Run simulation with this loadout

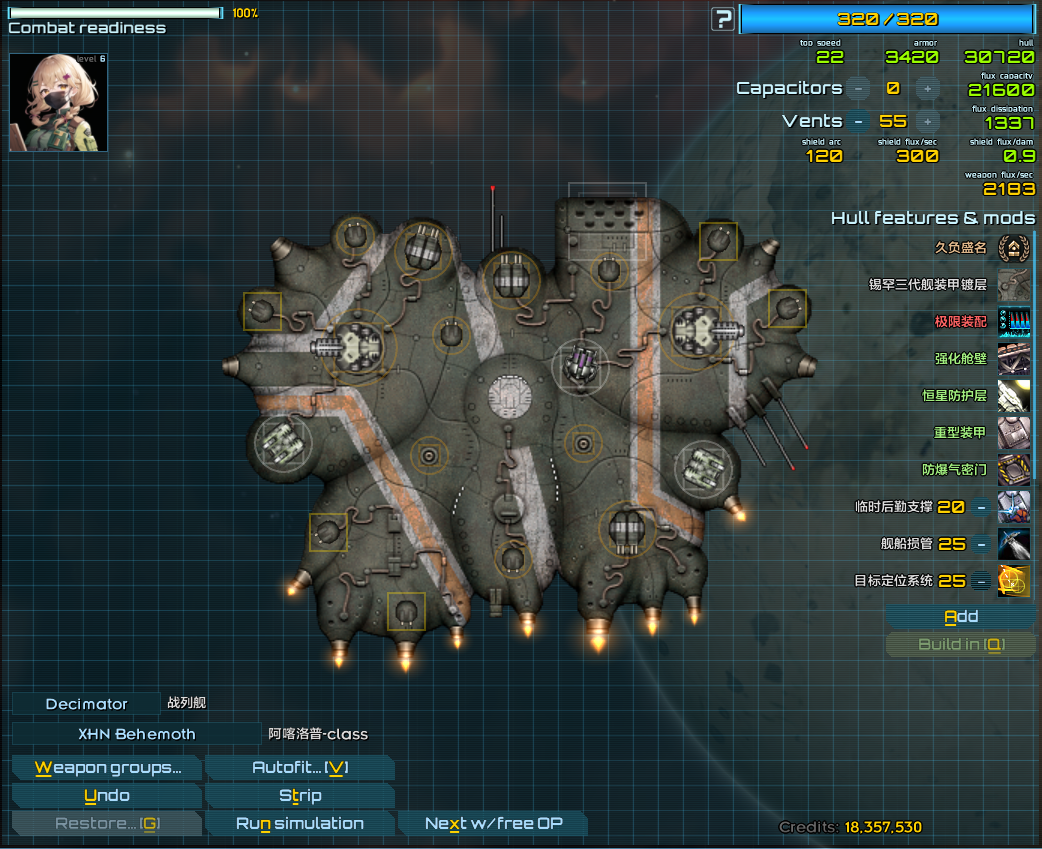[299, 824]
